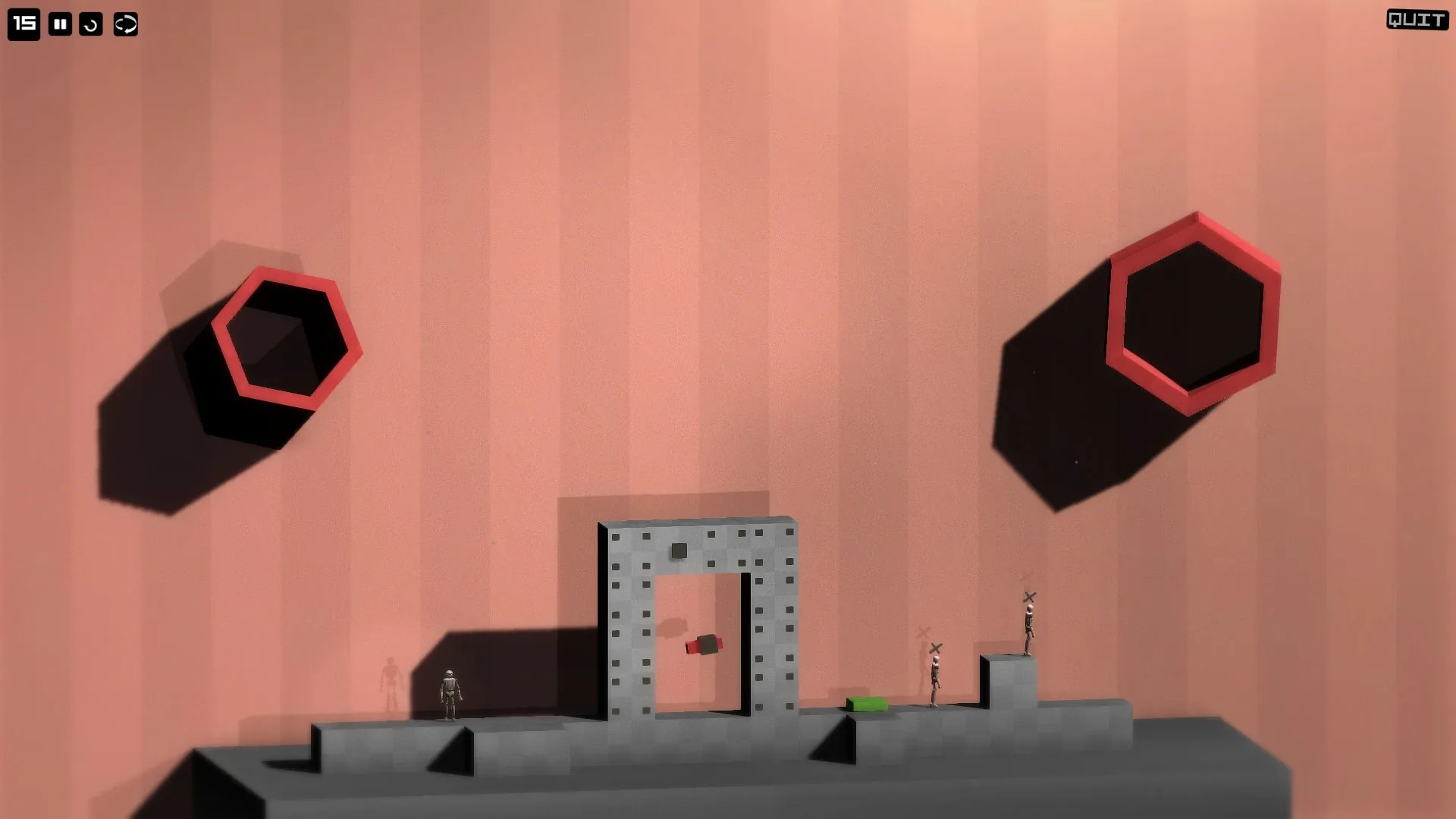1456x819 pixels.
Task: Click the green block on the platform
Action: click(864, 703)
